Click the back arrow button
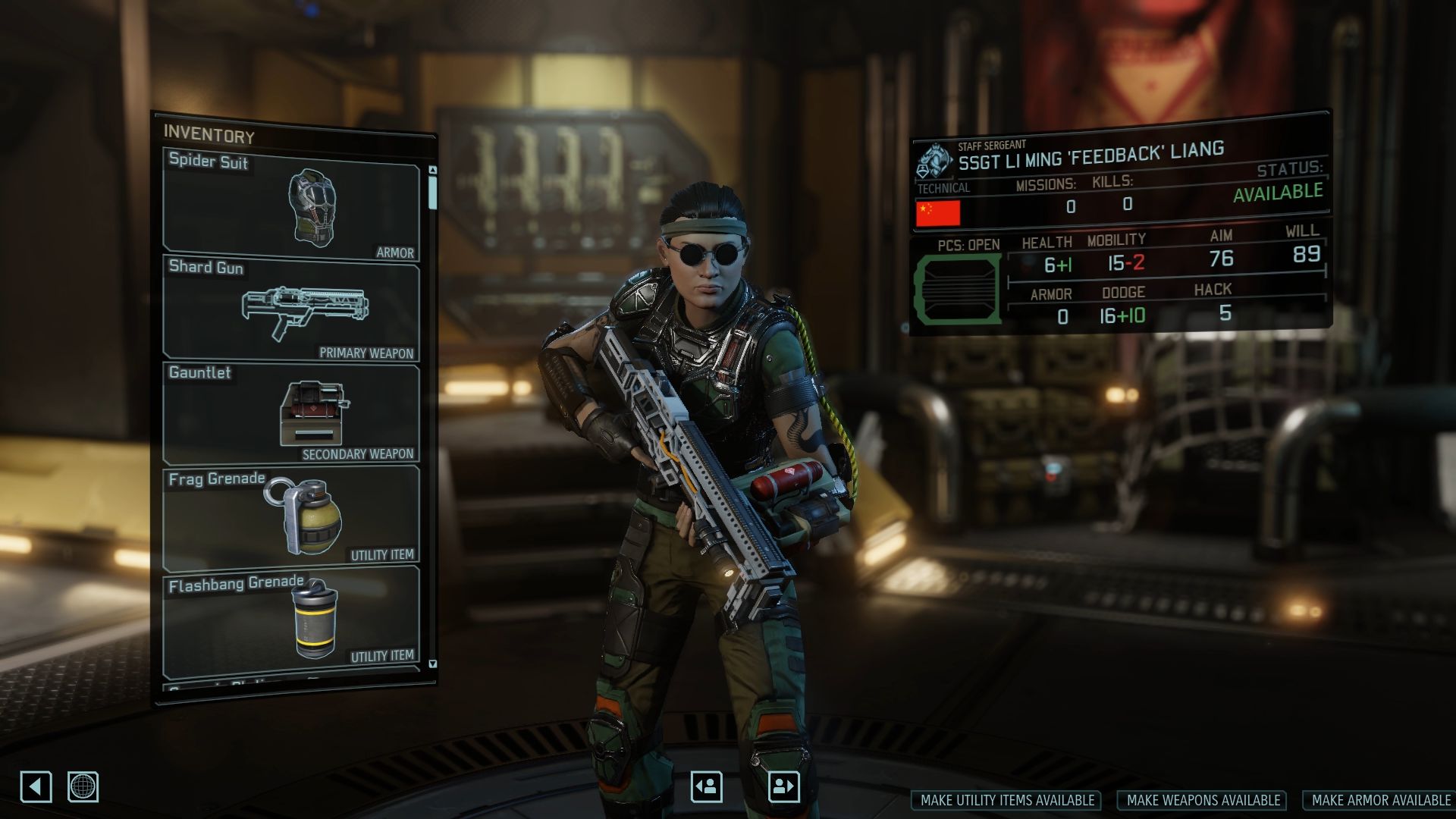The height and width of the screenshot is (819, 1456). click(x=36, y=786)
